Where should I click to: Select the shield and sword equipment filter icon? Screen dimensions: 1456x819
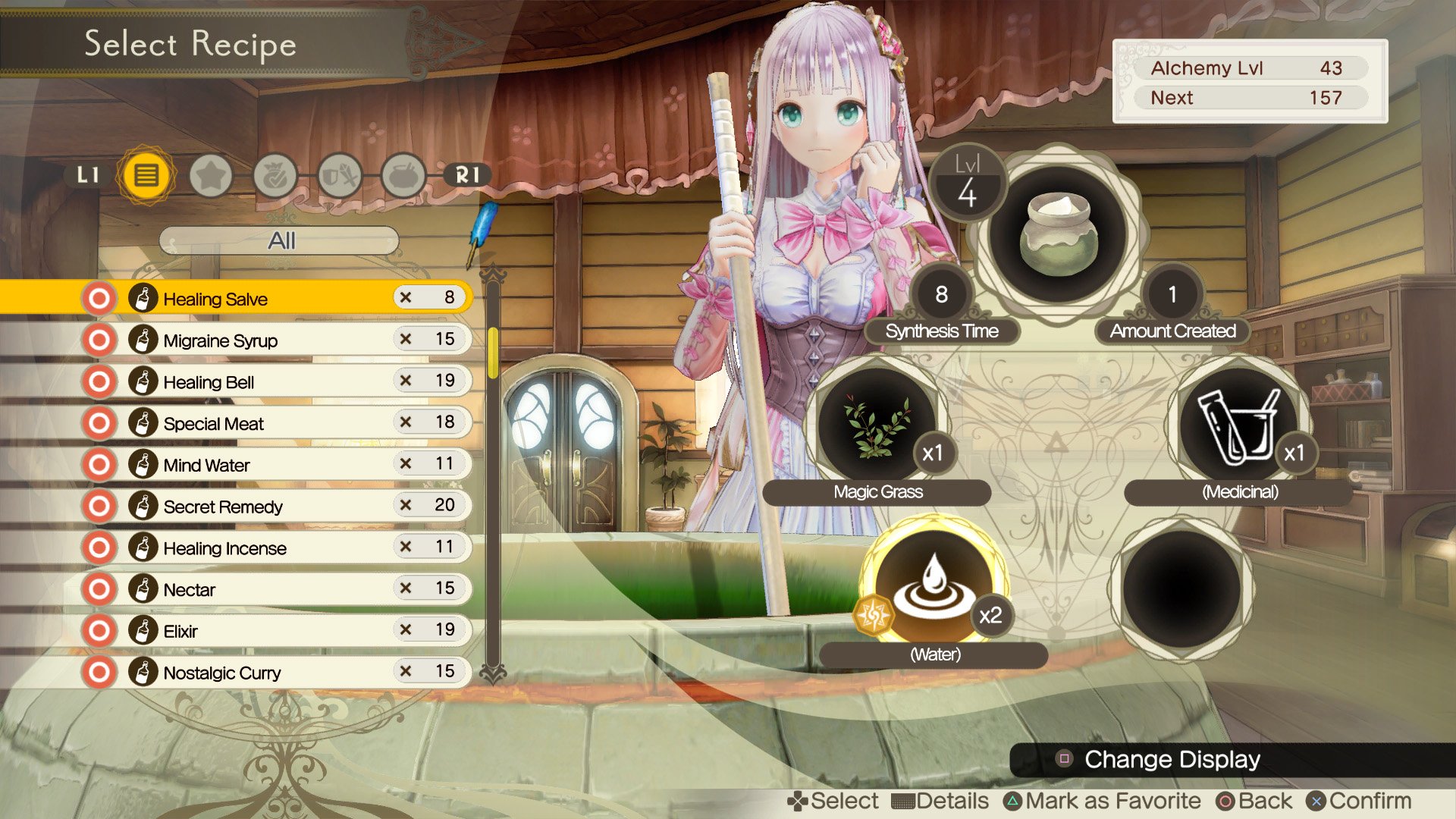339,174
